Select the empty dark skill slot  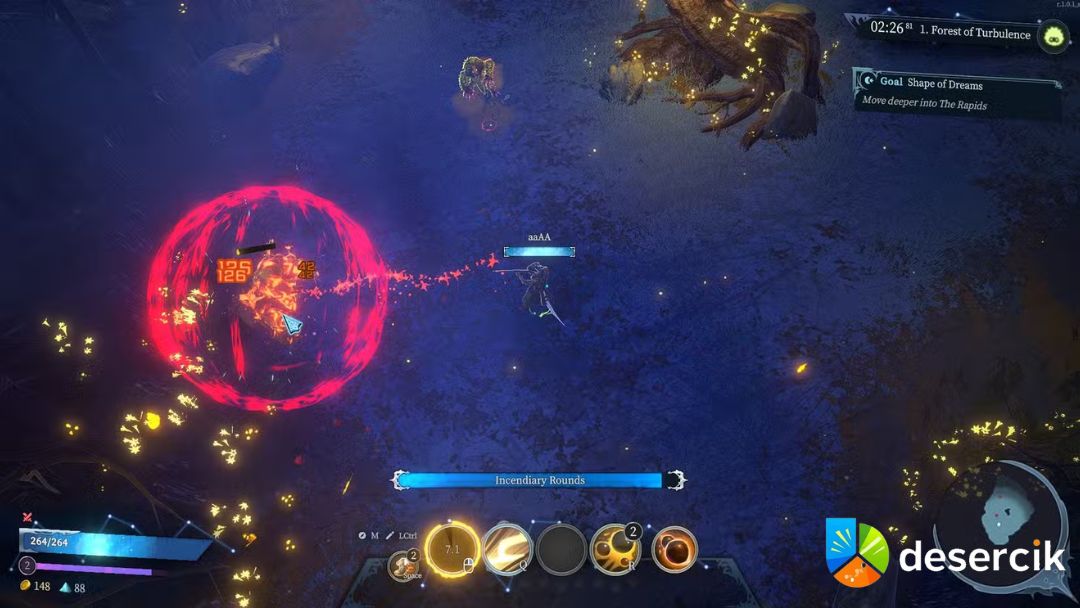click(x=561, y=549)
